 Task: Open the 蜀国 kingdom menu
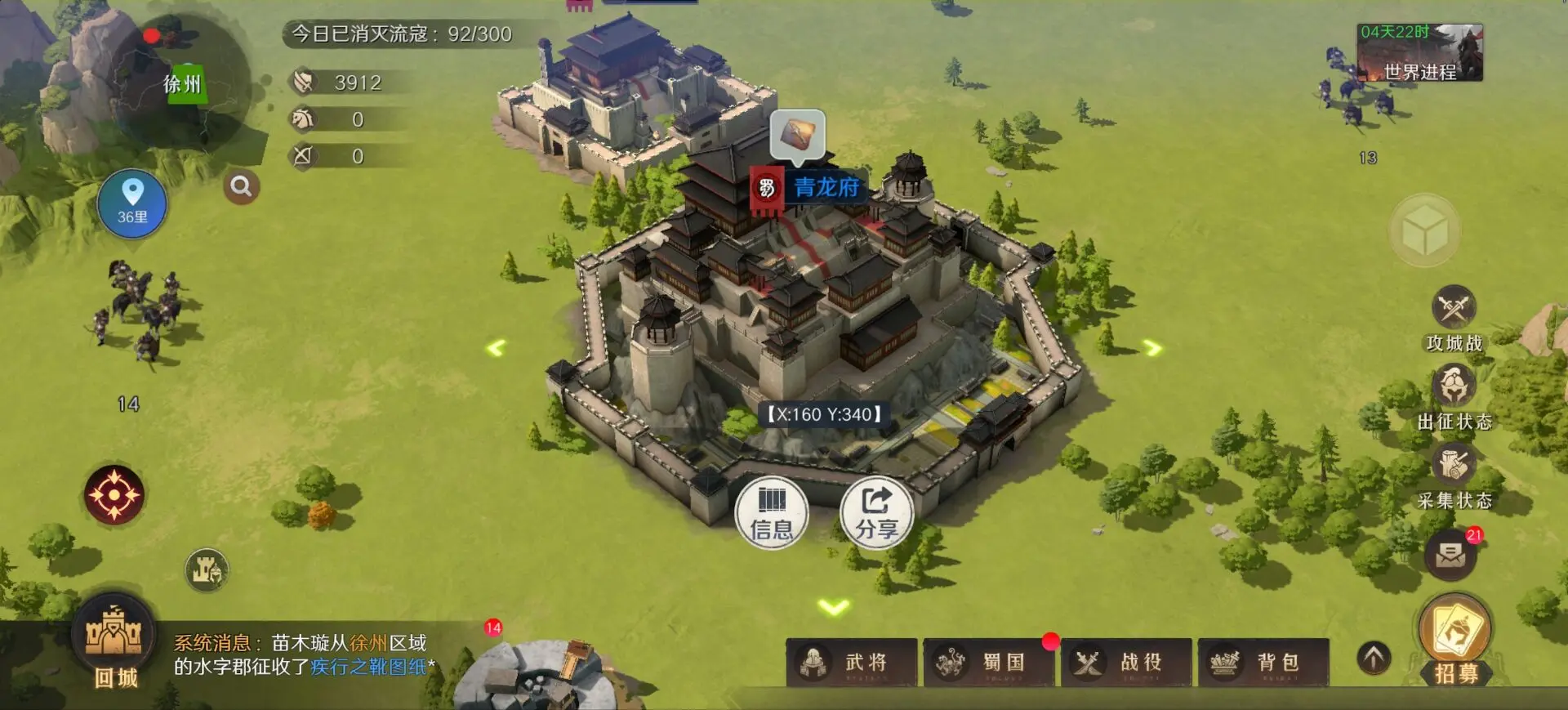(989, 663)
